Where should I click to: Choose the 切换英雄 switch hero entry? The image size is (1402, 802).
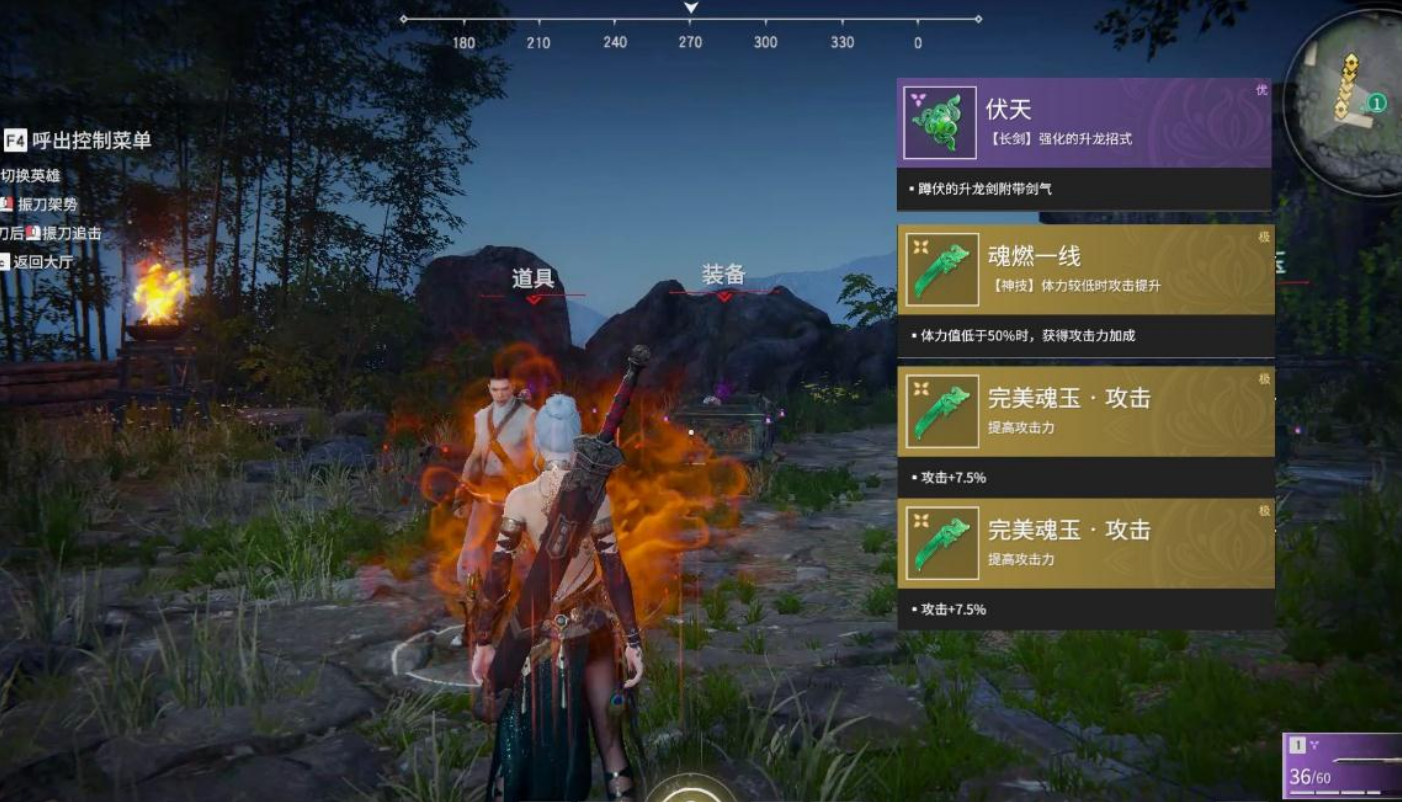30,176
